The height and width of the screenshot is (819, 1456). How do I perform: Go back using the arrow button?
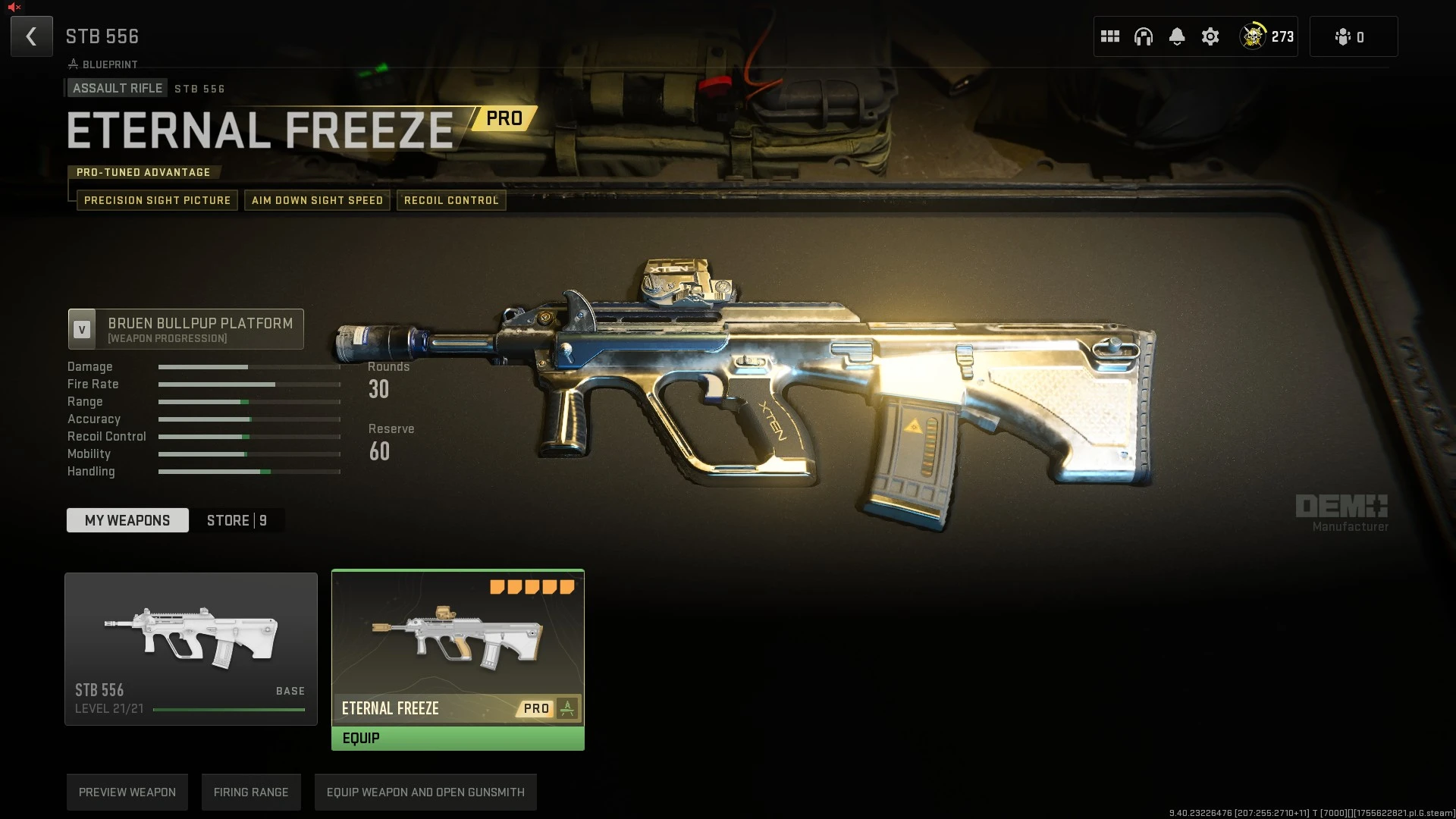coord(31,36)
